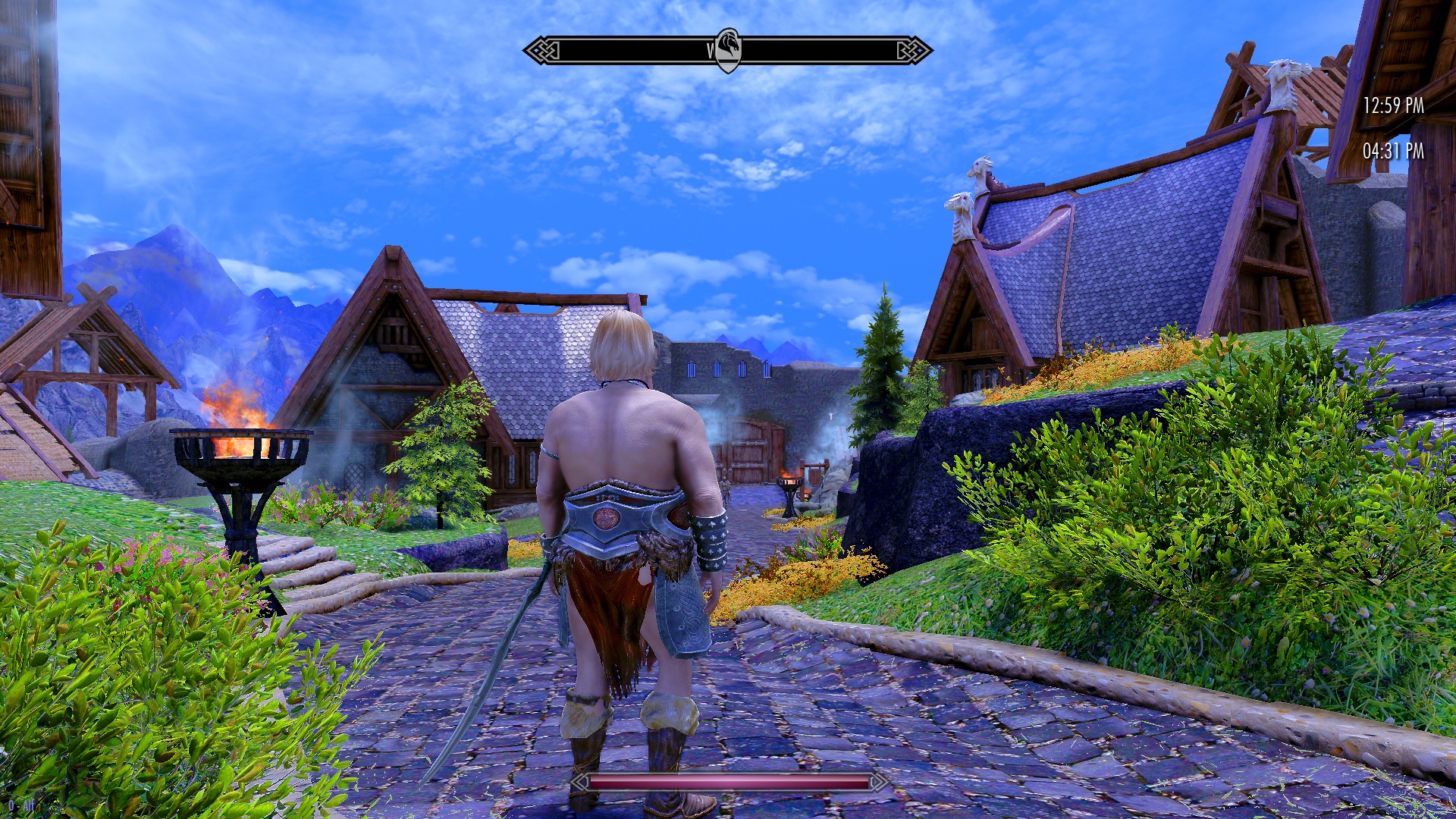This screenshot has width=1456, height=819.
Task: Click the Whiterun horse marker on compass
Action: click(728, 49)
